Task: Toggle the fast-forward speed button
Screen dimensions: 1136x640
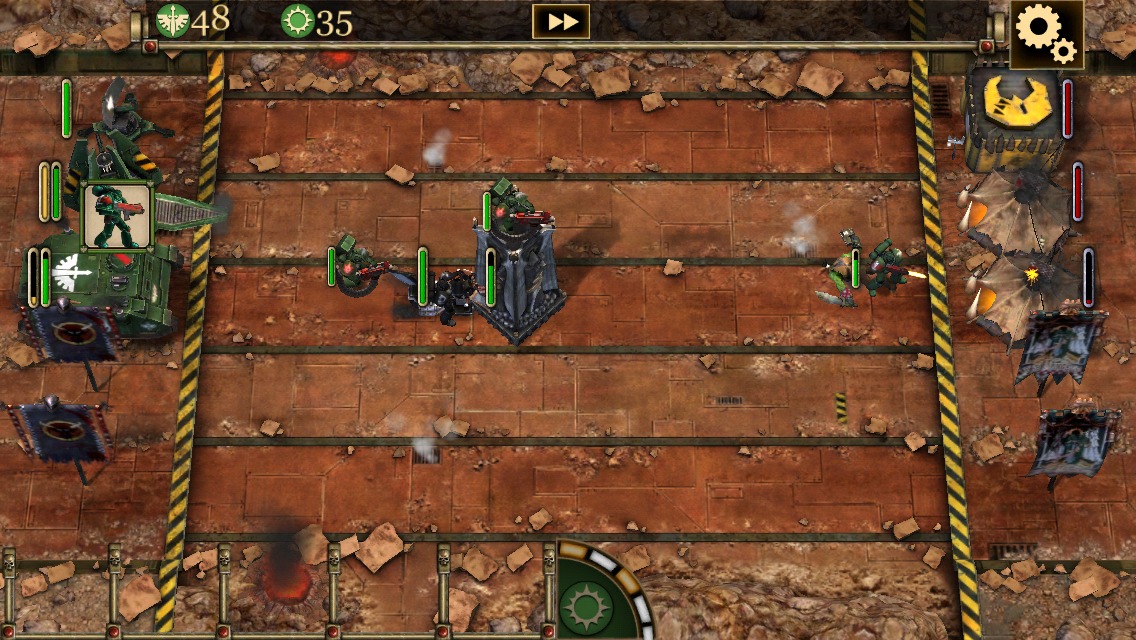Action: [x=561, y=21]
